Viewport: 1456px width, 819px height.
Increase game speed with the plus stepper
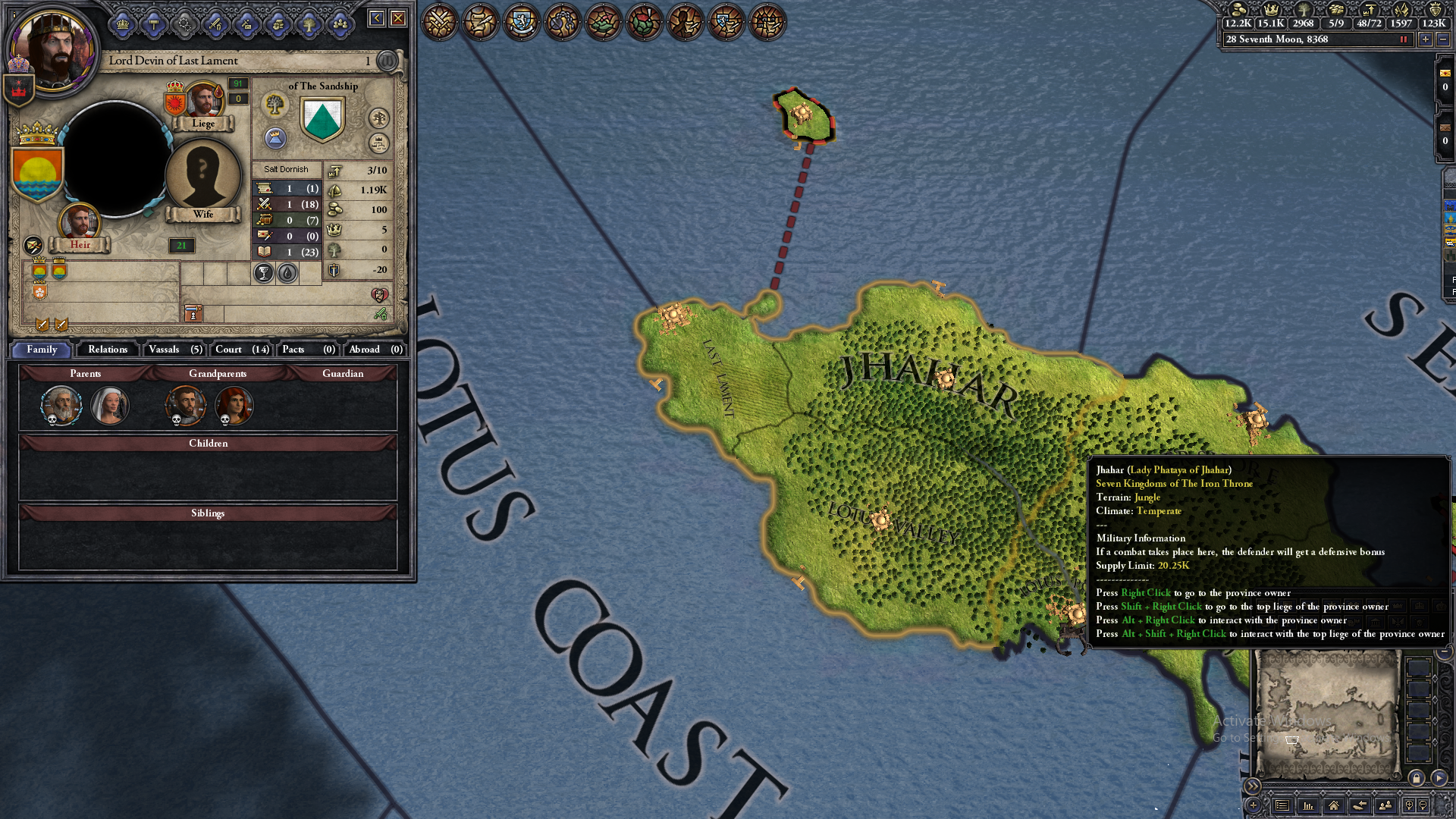point(1426,39)
